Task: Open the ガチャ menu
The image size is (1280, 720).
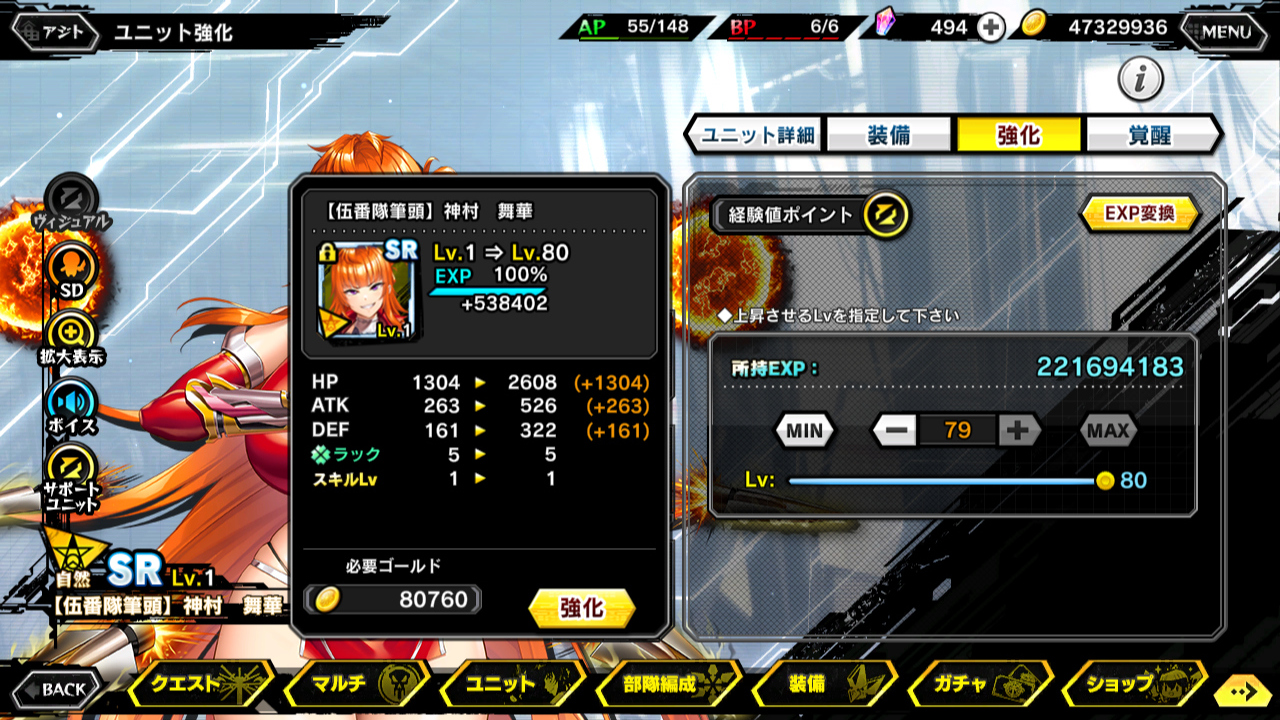Action: click(x=978, y=685)
